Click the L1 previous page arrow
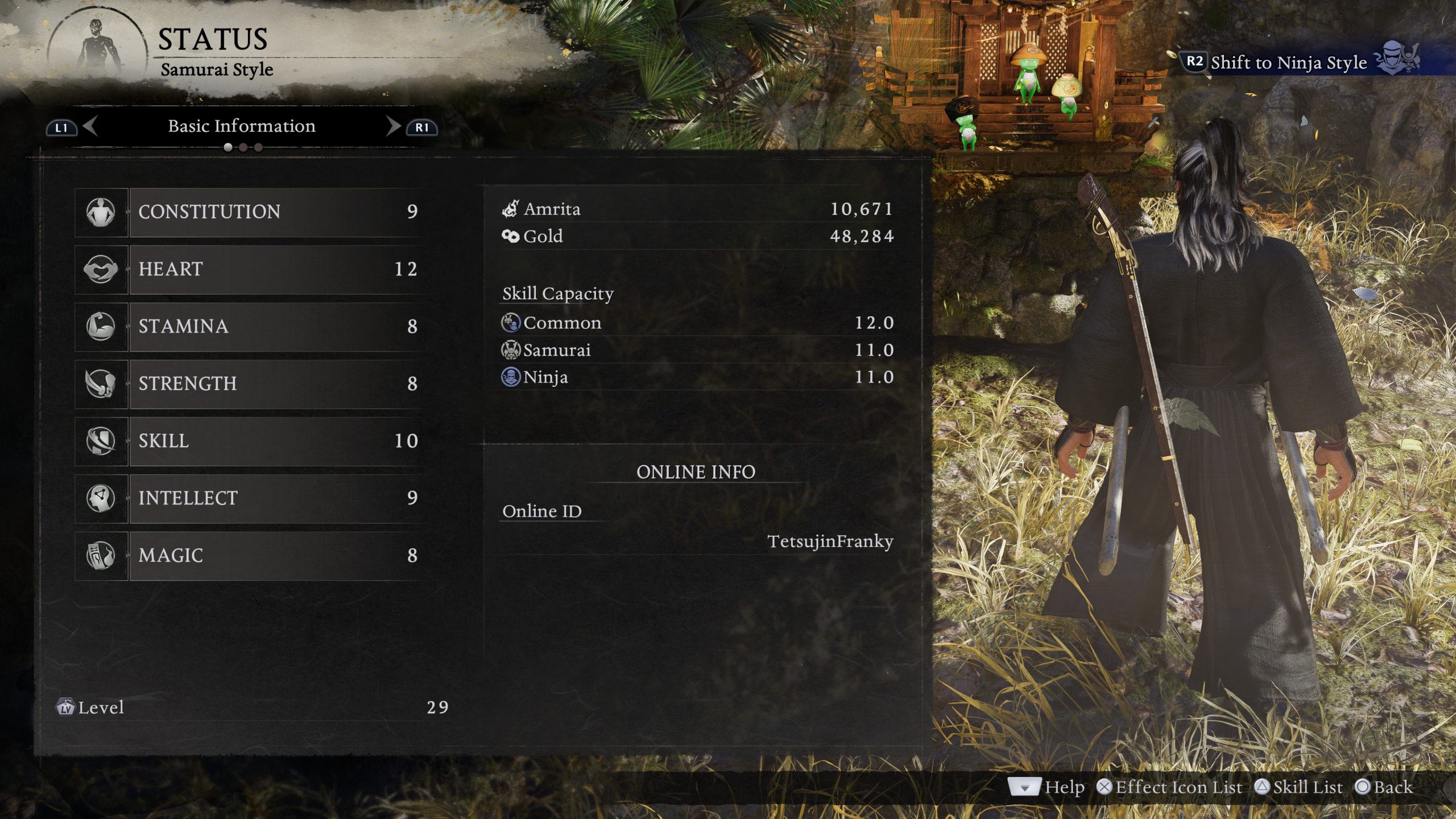Viewport: 1456px width, 819px height. [x=63, y=126]
